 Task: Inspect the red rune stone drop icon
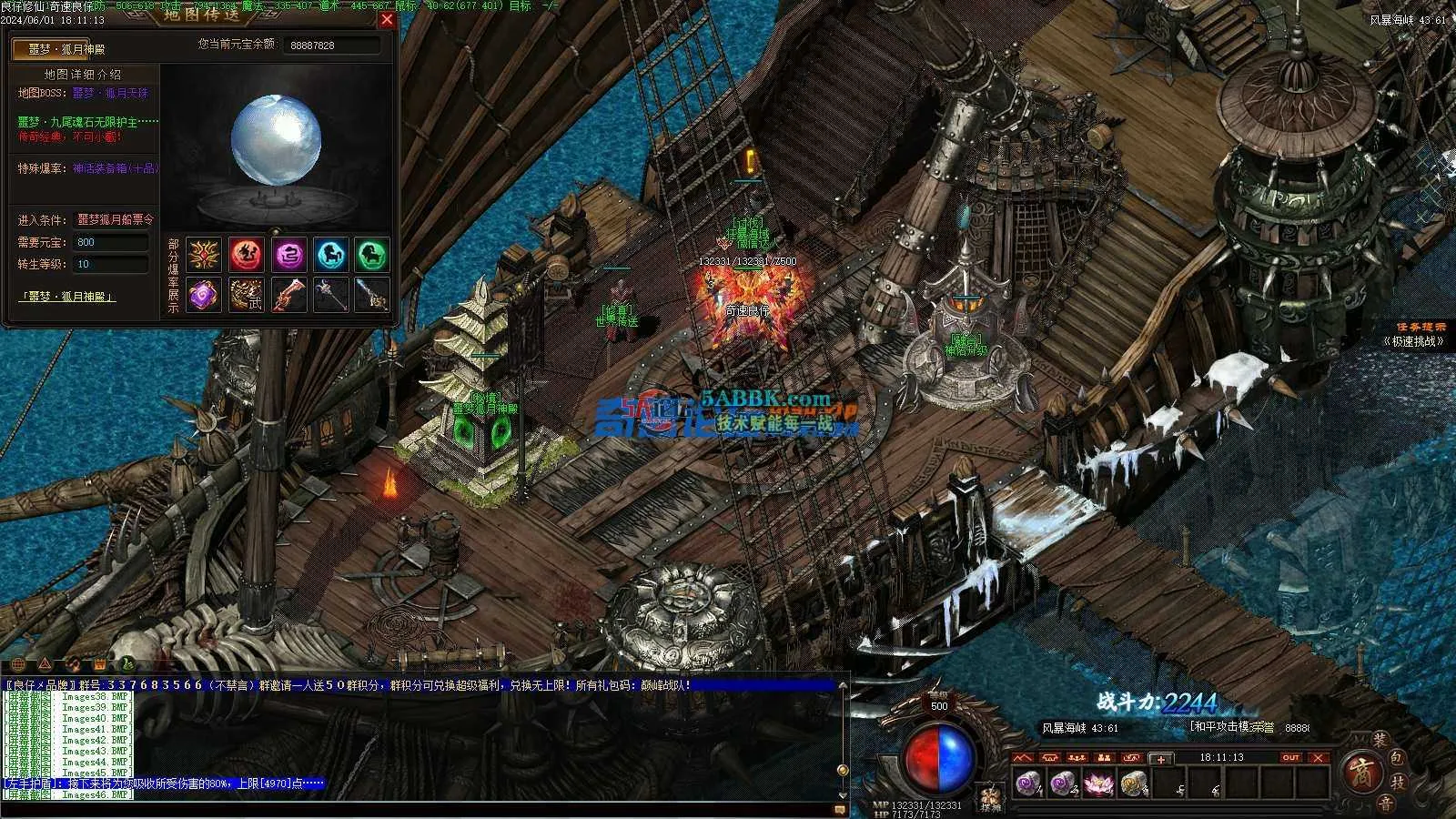[246, 255]
